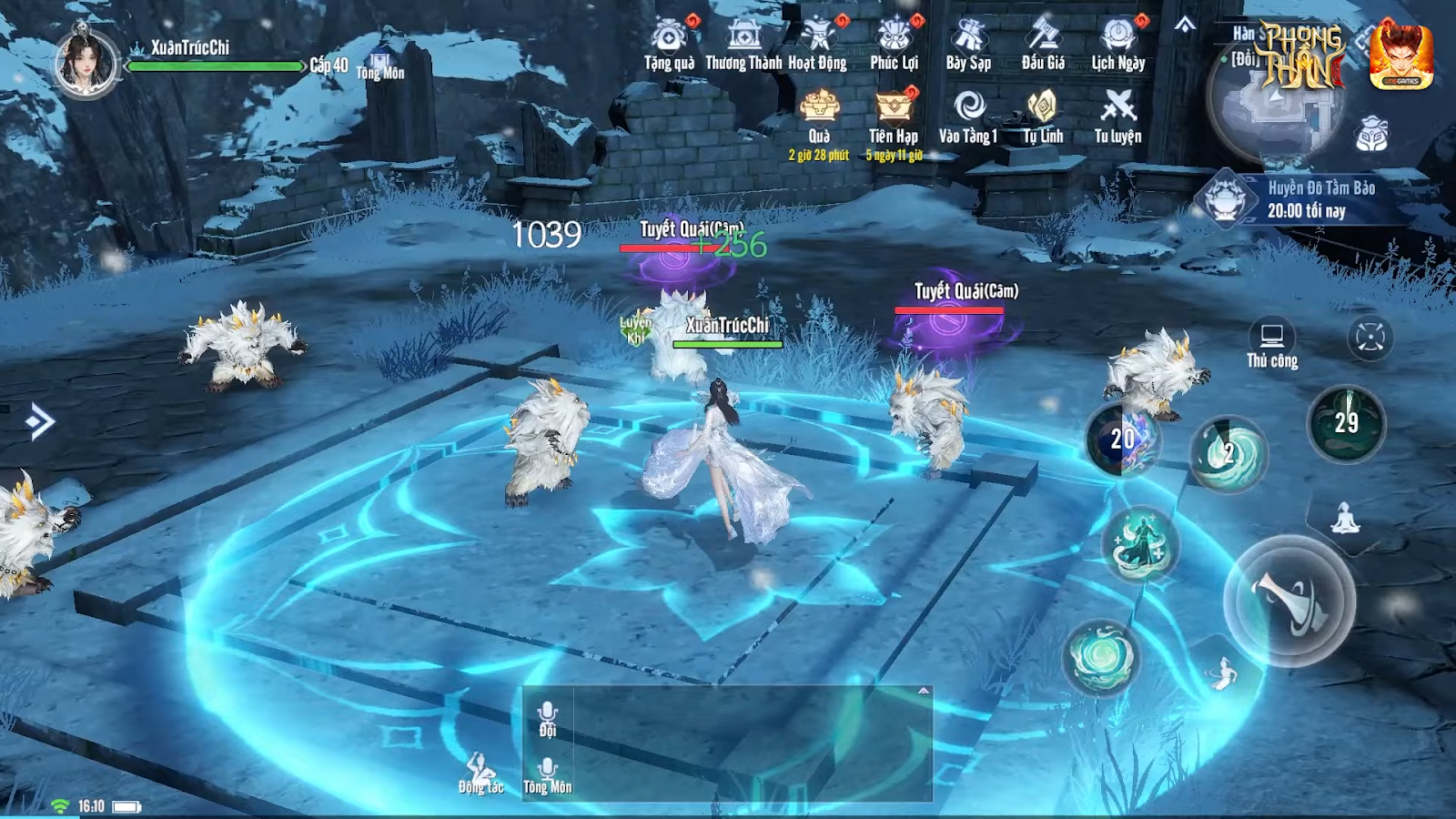Click XuânTrúcChi character portrait
The height and width of the screenshot is (819, 1456).
(86, 64)
